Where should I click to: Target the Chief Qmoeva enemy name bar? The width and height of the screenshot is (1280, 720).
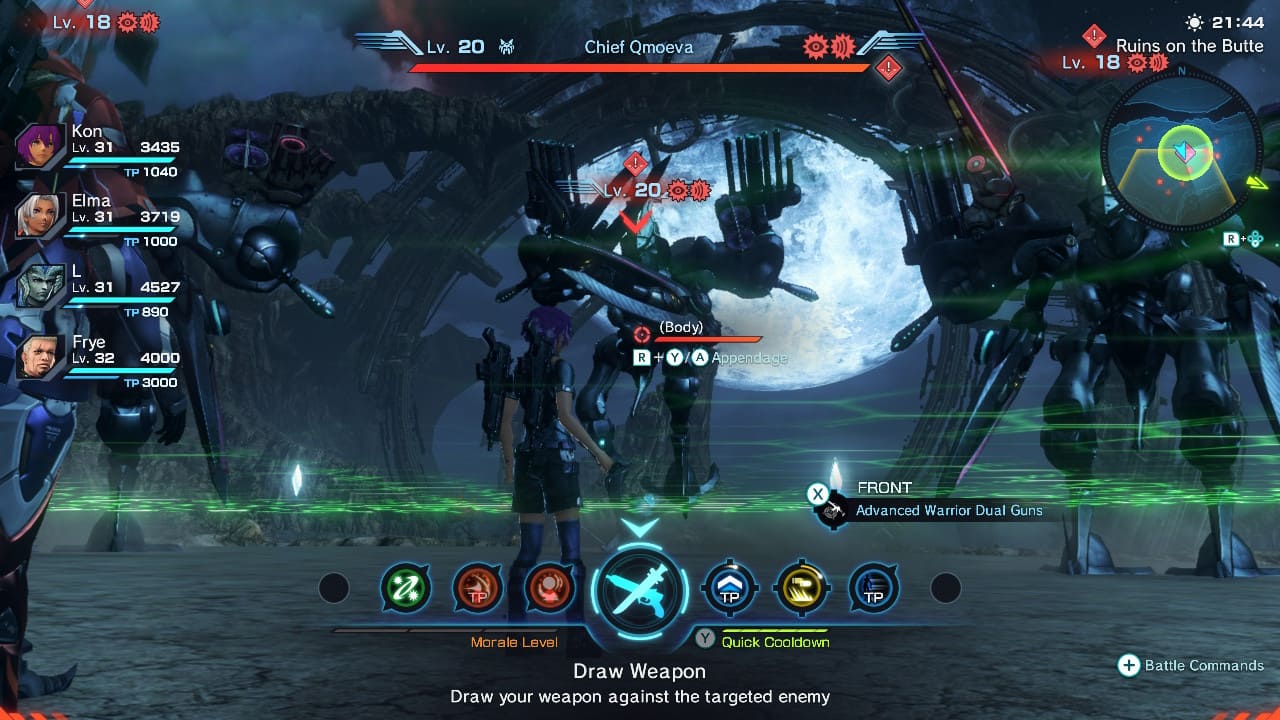(x=639, y=47)
